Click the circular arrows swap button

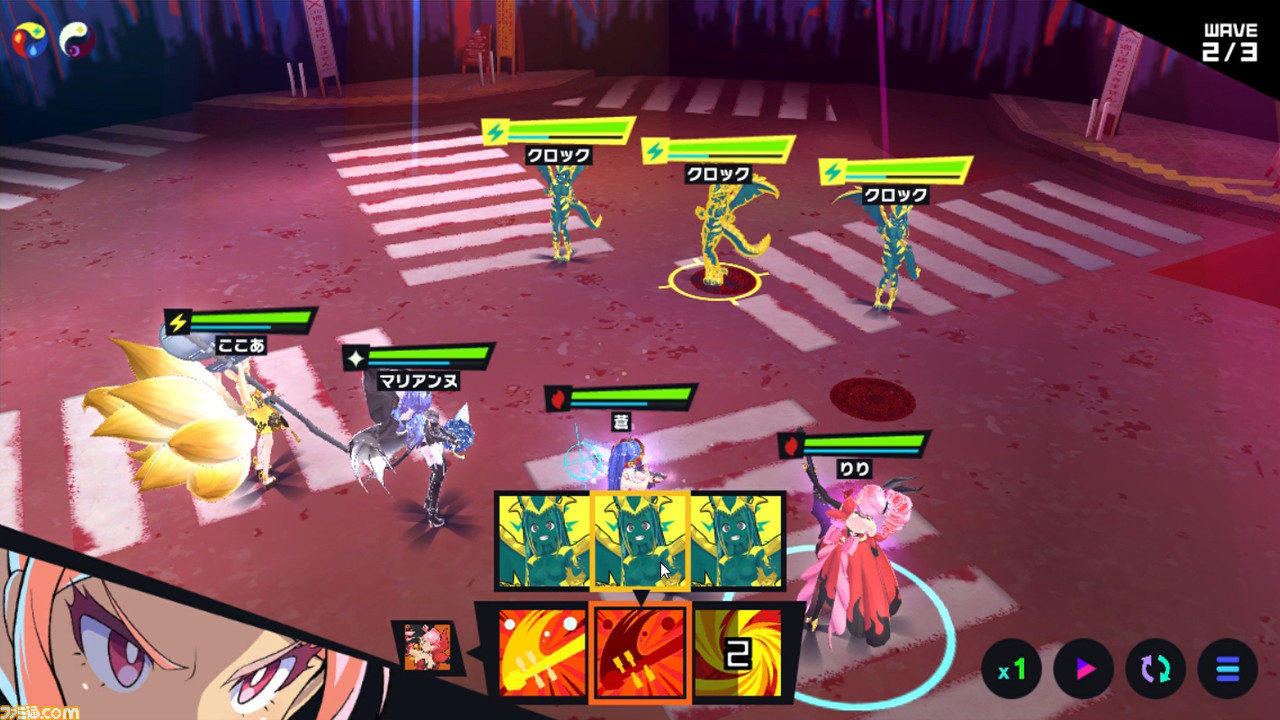[1156, 669]
